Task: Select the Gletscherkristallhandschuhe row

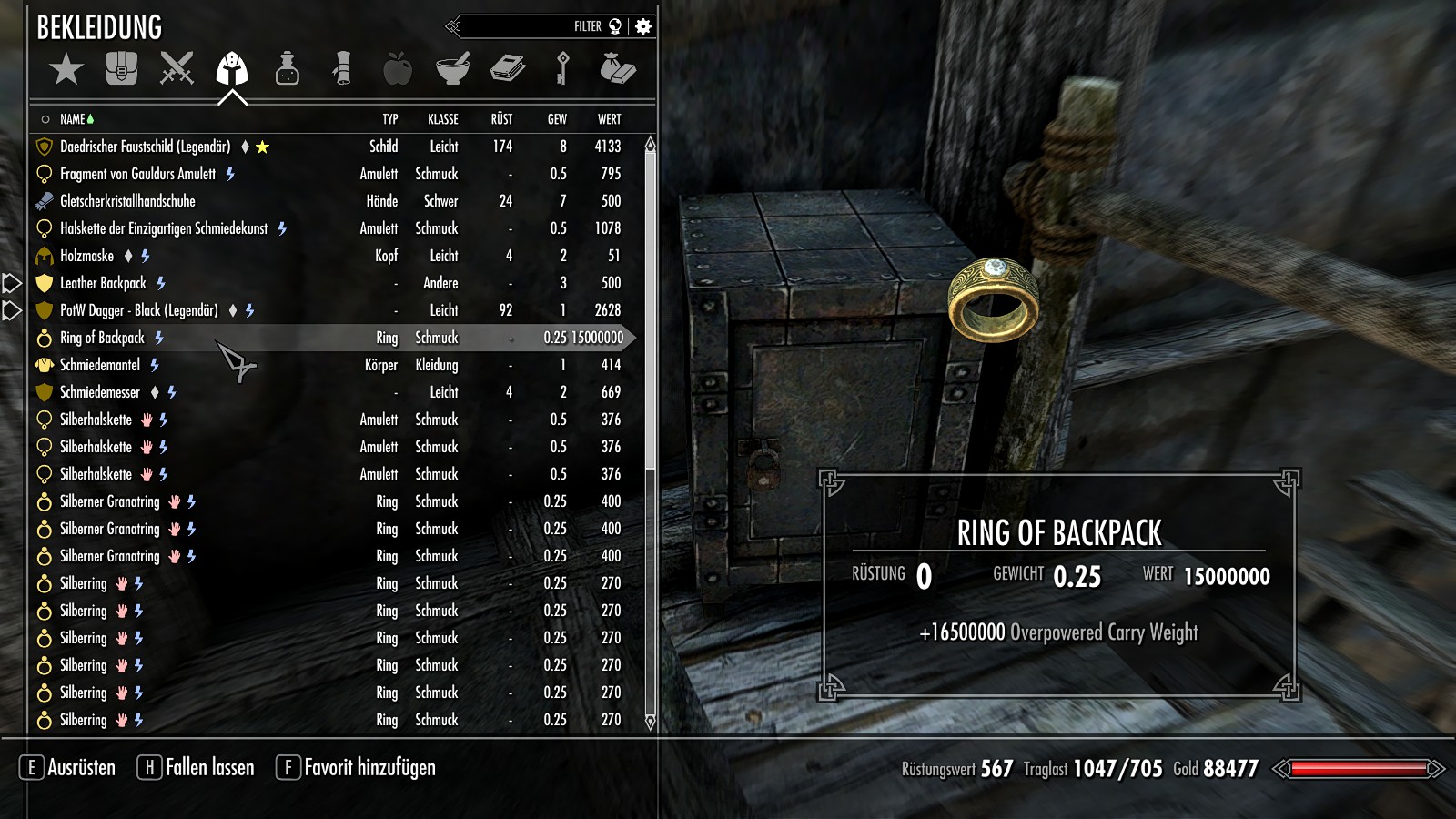Action: click(x=127, y=201)
